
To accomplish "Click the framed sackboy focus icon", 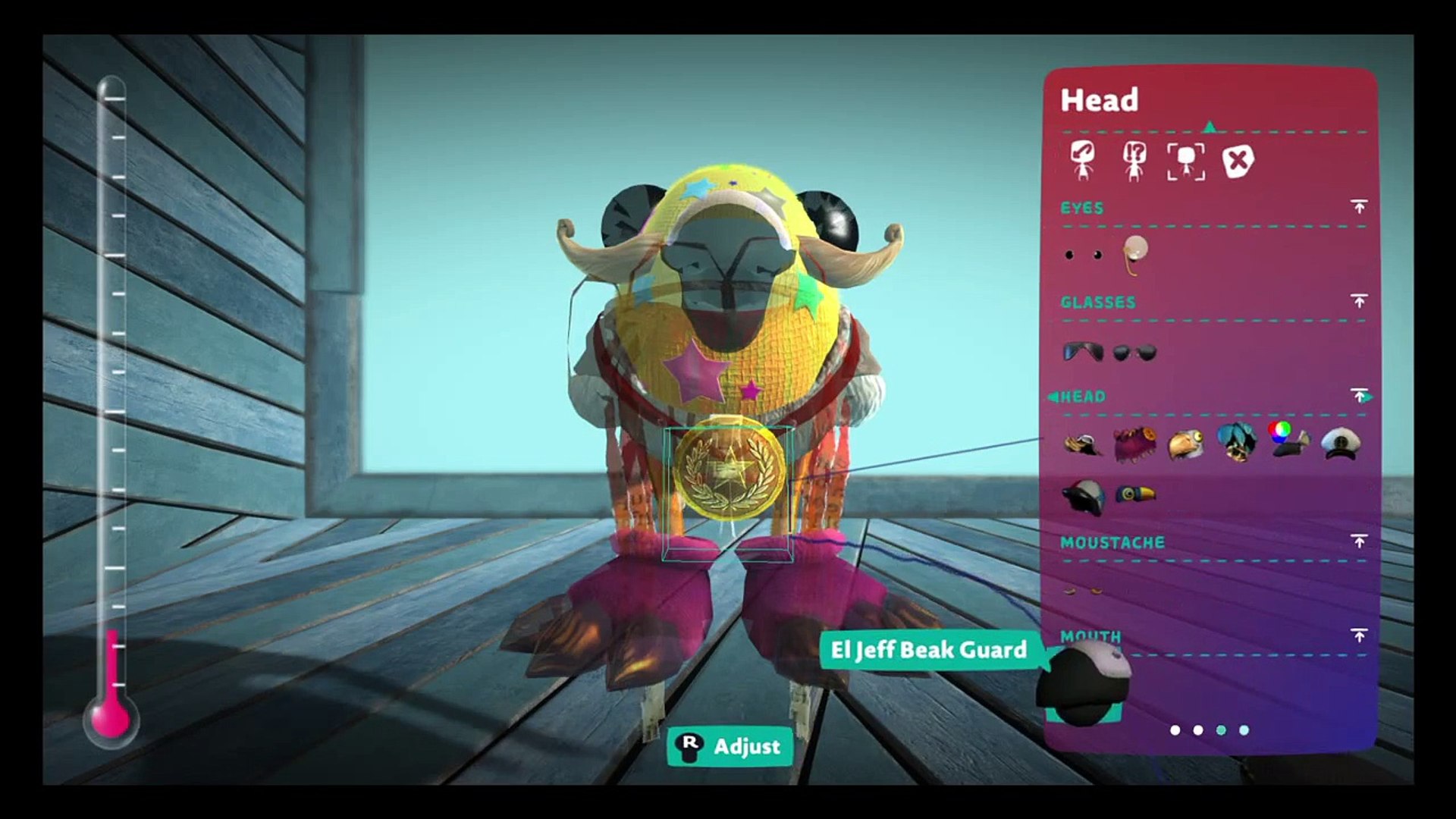I will (1186, 161).
